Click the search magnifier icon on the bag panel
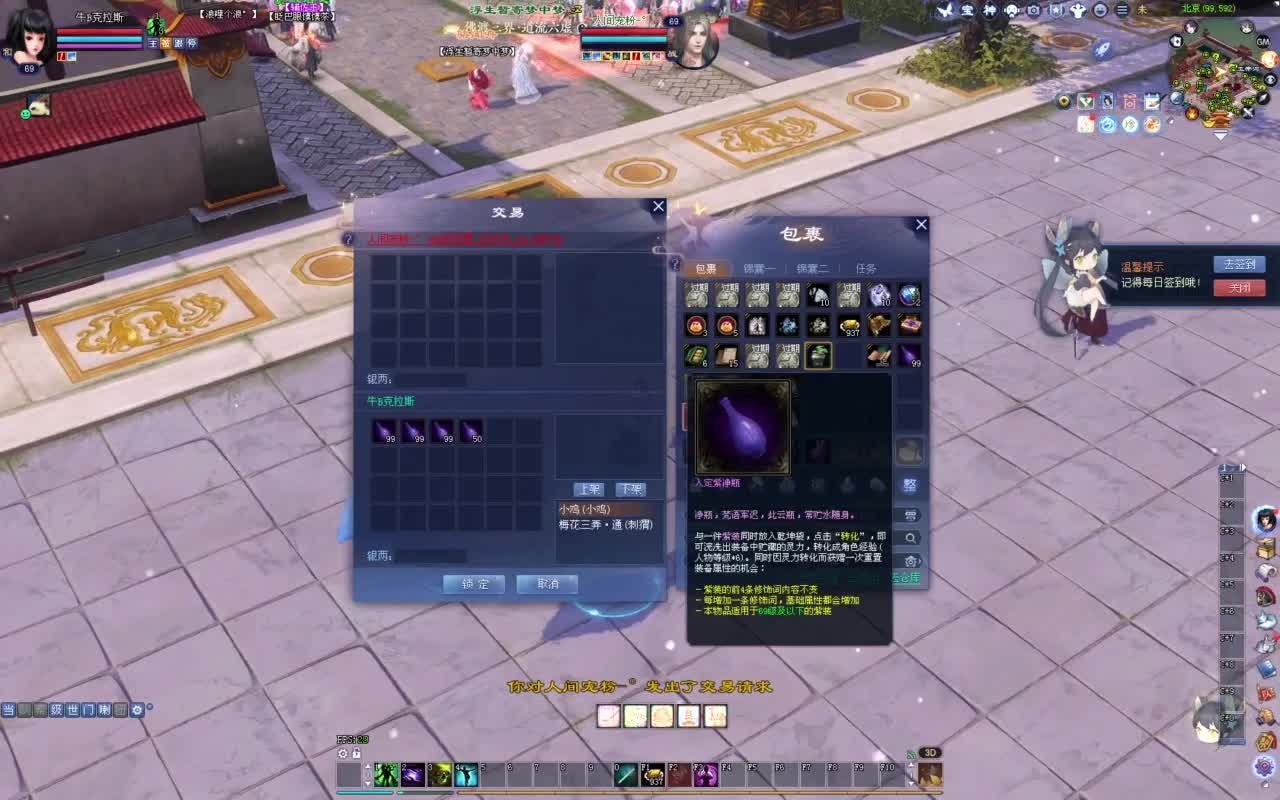Viewport: 1280px width, 800px height. (x=911, y=538)
